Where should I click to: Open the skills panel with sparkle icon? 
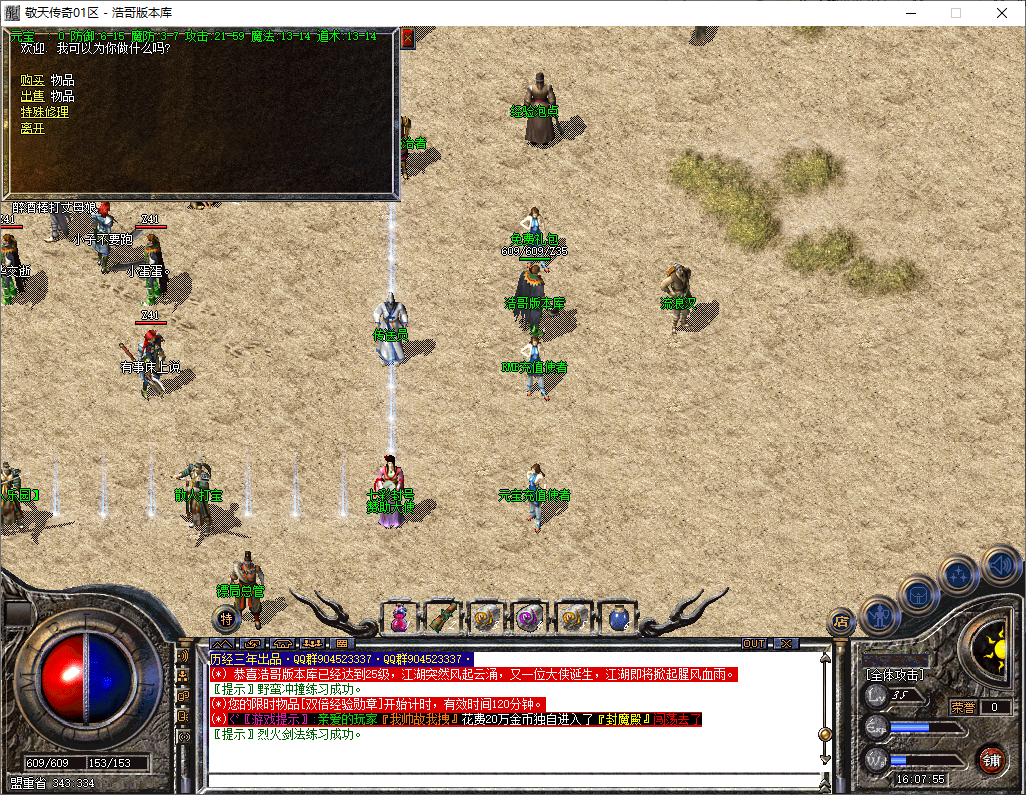click(x=959, y=576)
